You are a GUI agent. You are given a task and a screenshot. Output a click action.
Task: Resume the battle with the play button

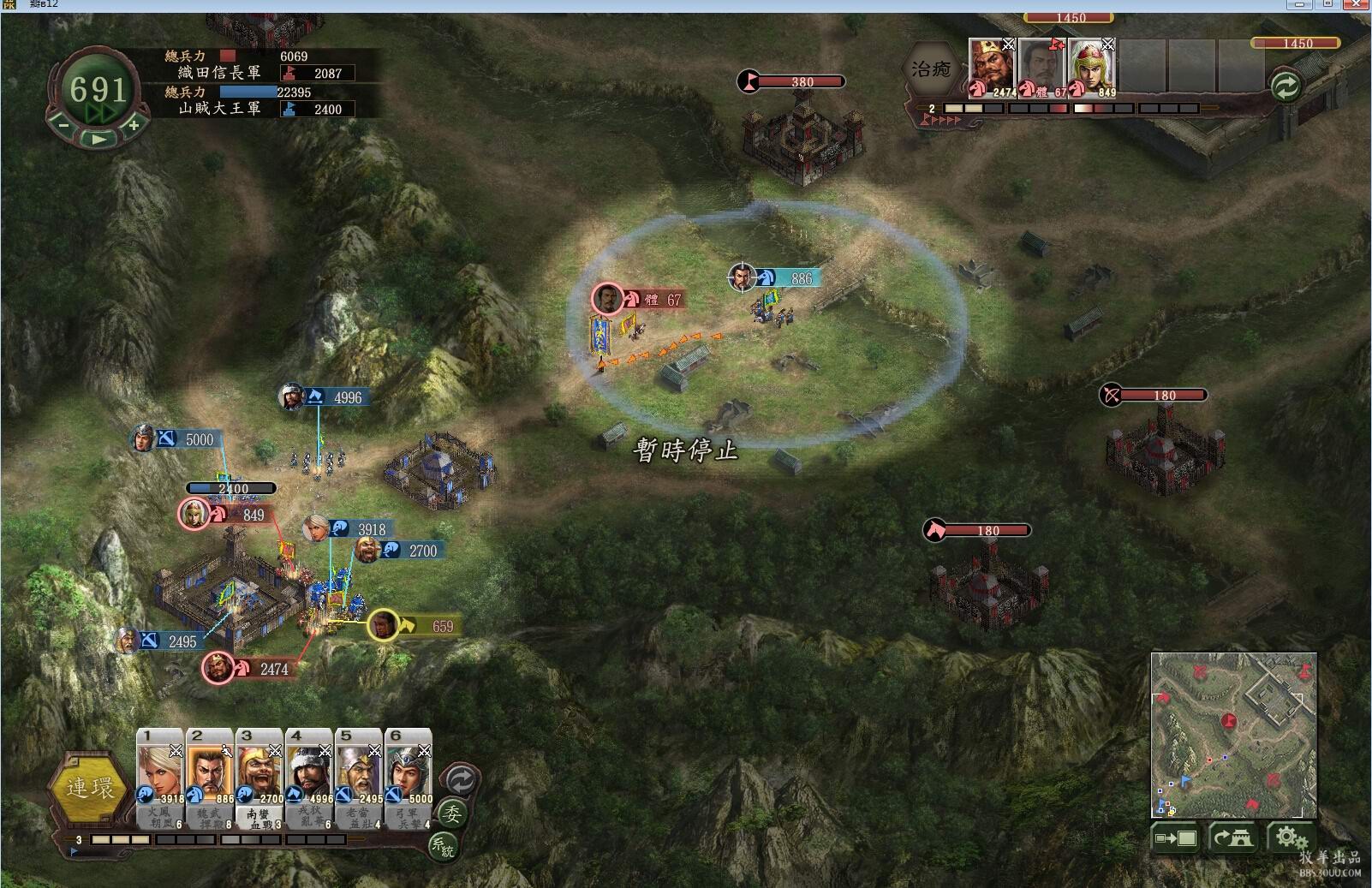[99, 138]
